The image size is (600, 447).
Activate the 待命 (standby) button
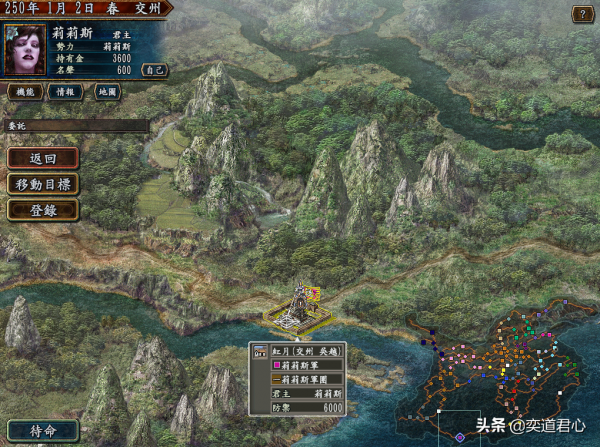[x=41, y=430]
